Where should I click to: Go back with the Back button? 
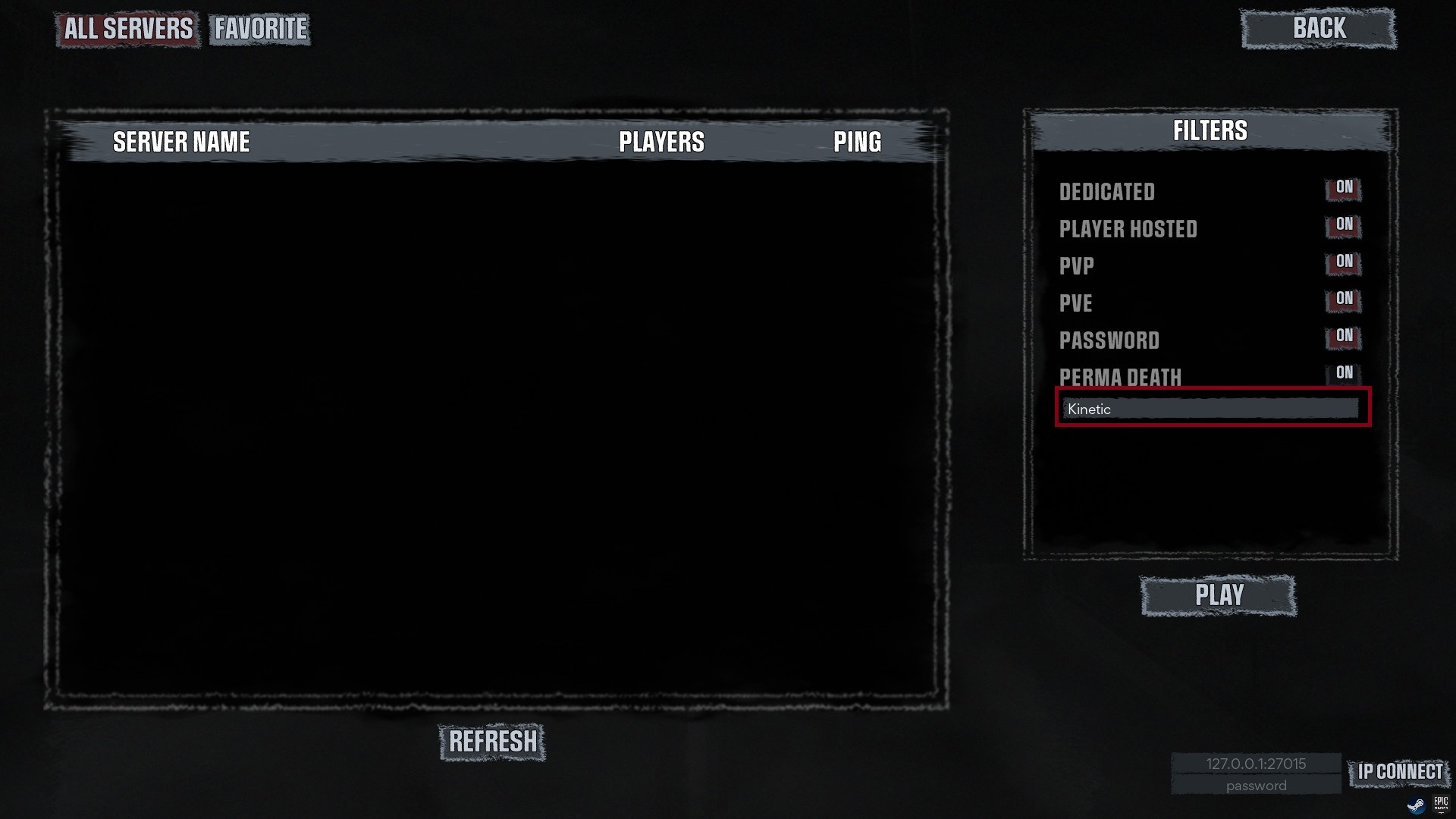coord(1319,29)
